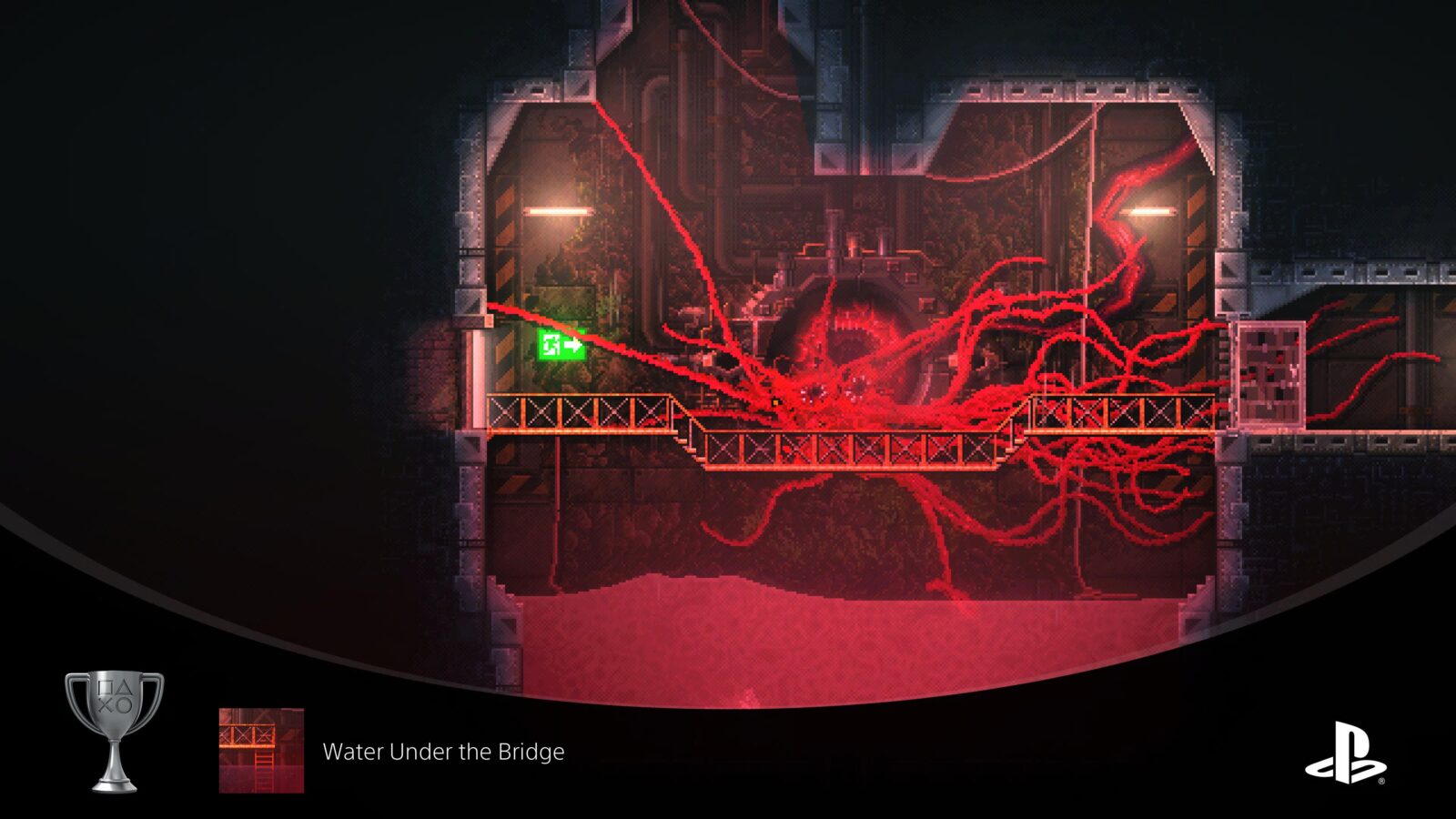Select the Water Under the Bridge trophy thumbnail

(x=261, y=751)
